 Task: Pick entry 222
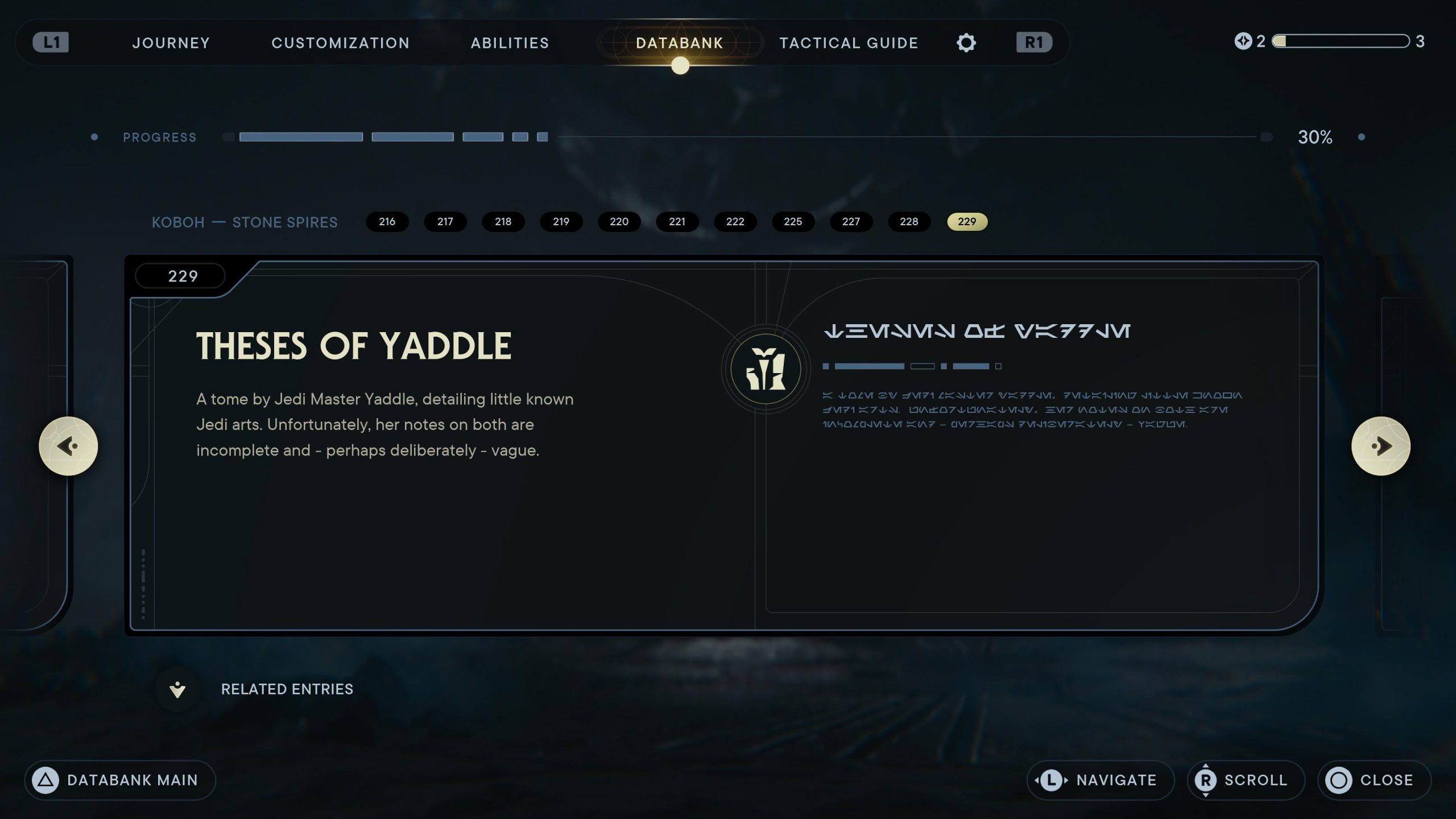click(x=735, y=221)
